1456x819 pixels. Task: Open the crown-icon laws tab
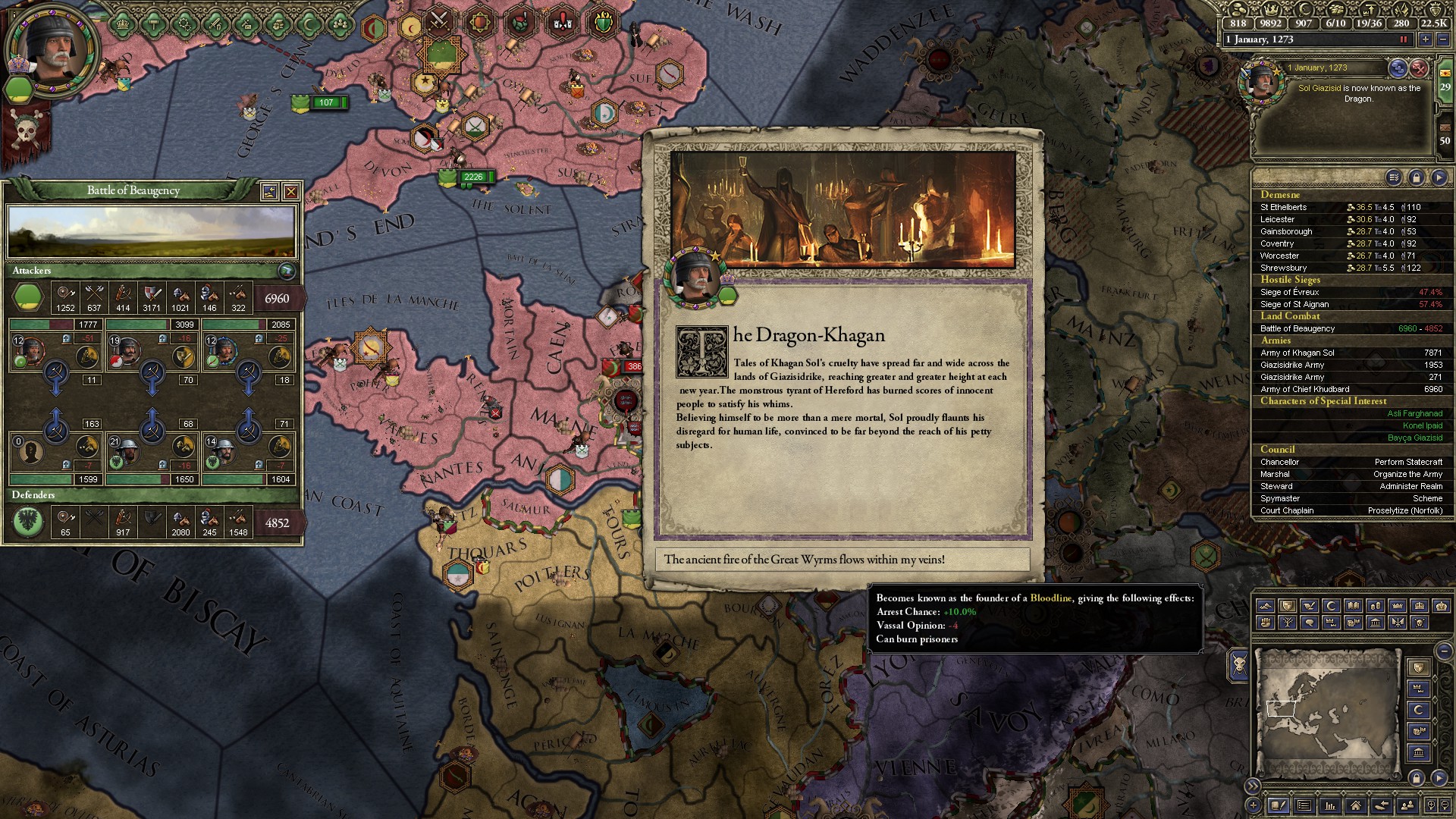tap(123, 24)
